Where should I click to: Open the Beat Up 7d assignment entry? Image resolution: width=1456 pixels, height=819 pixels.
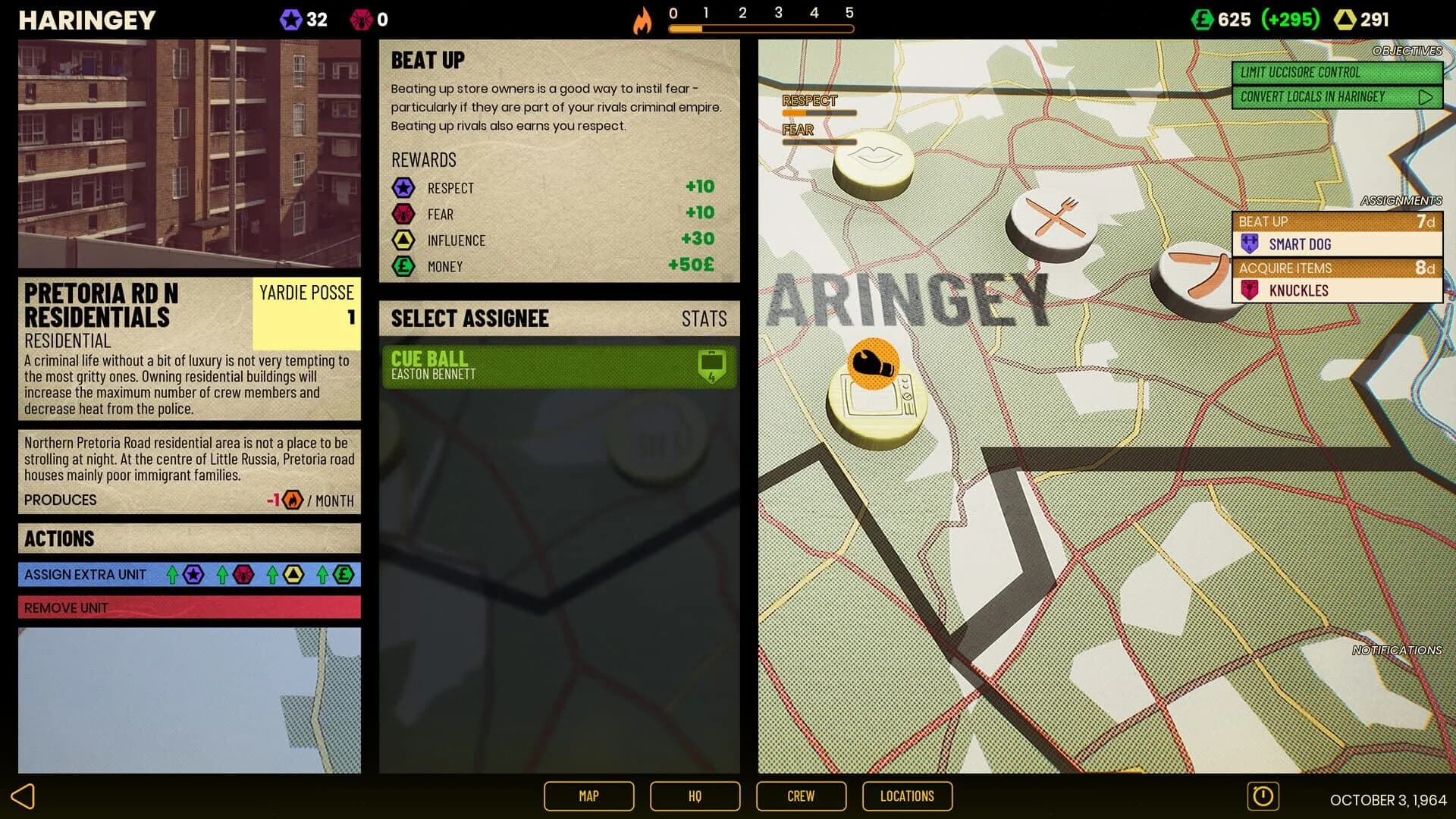(x=1337, y=221)
